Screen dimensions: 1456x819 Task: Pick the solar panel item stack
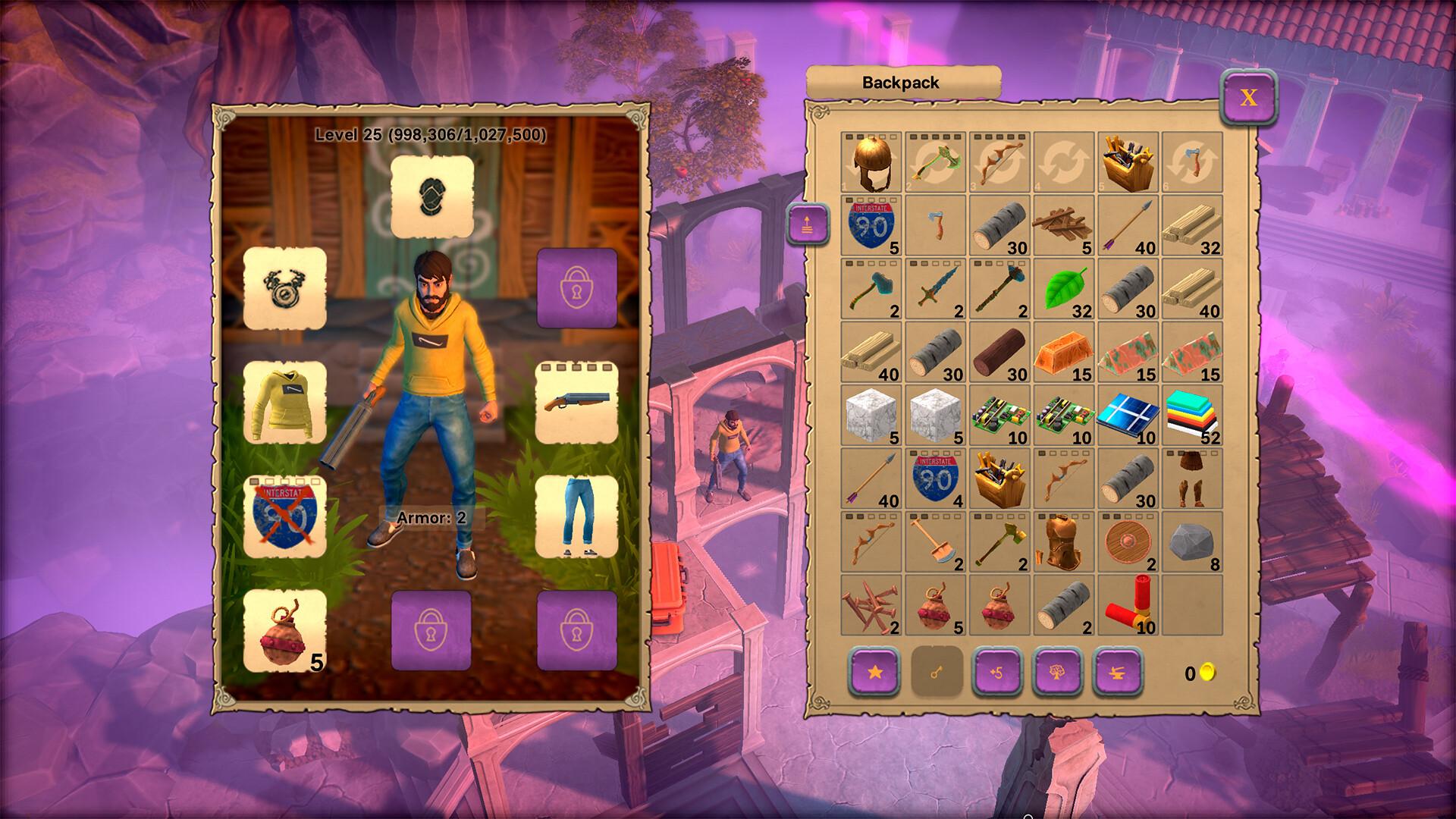click(1128, 416)
